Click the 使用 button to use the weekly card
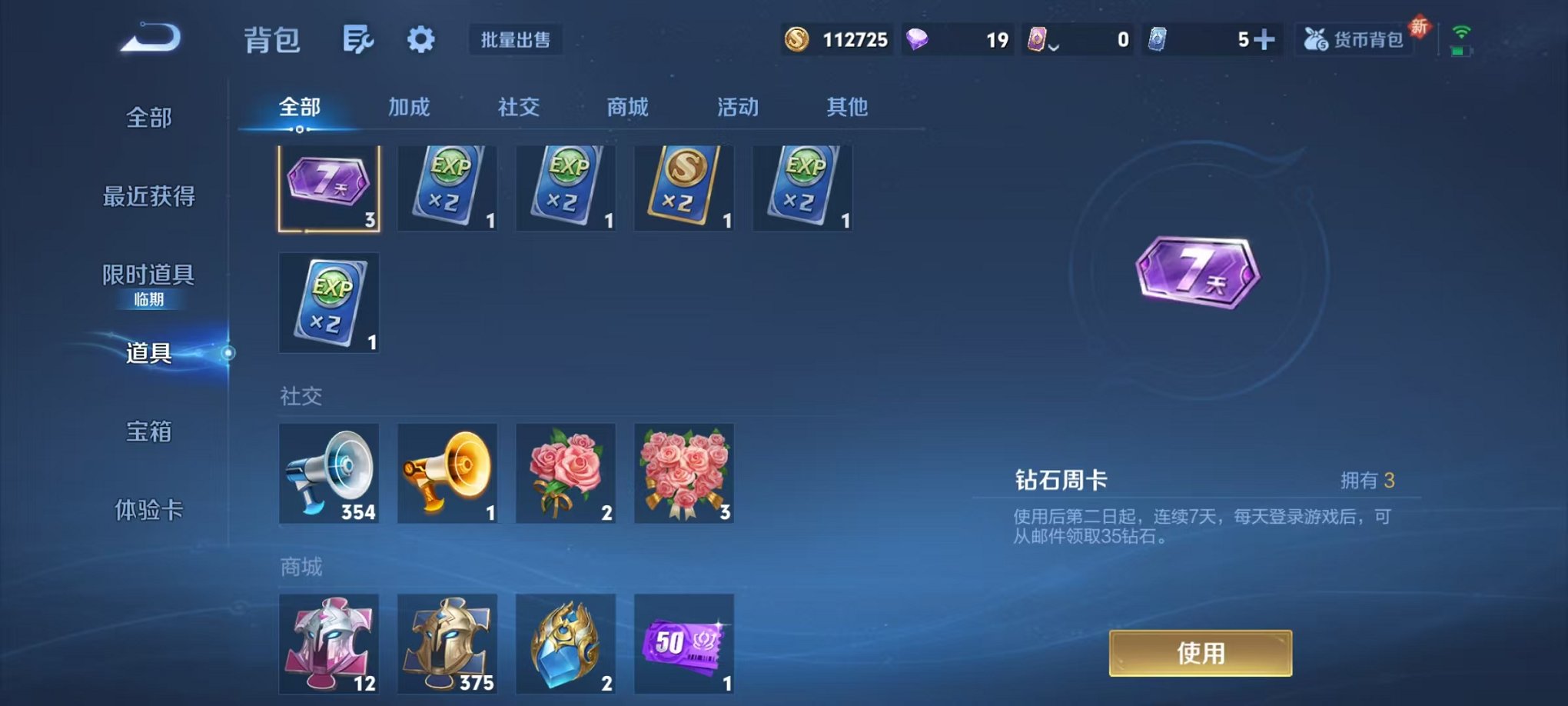The height and width of the screenshot is (706, 1568). point(1200,651)
